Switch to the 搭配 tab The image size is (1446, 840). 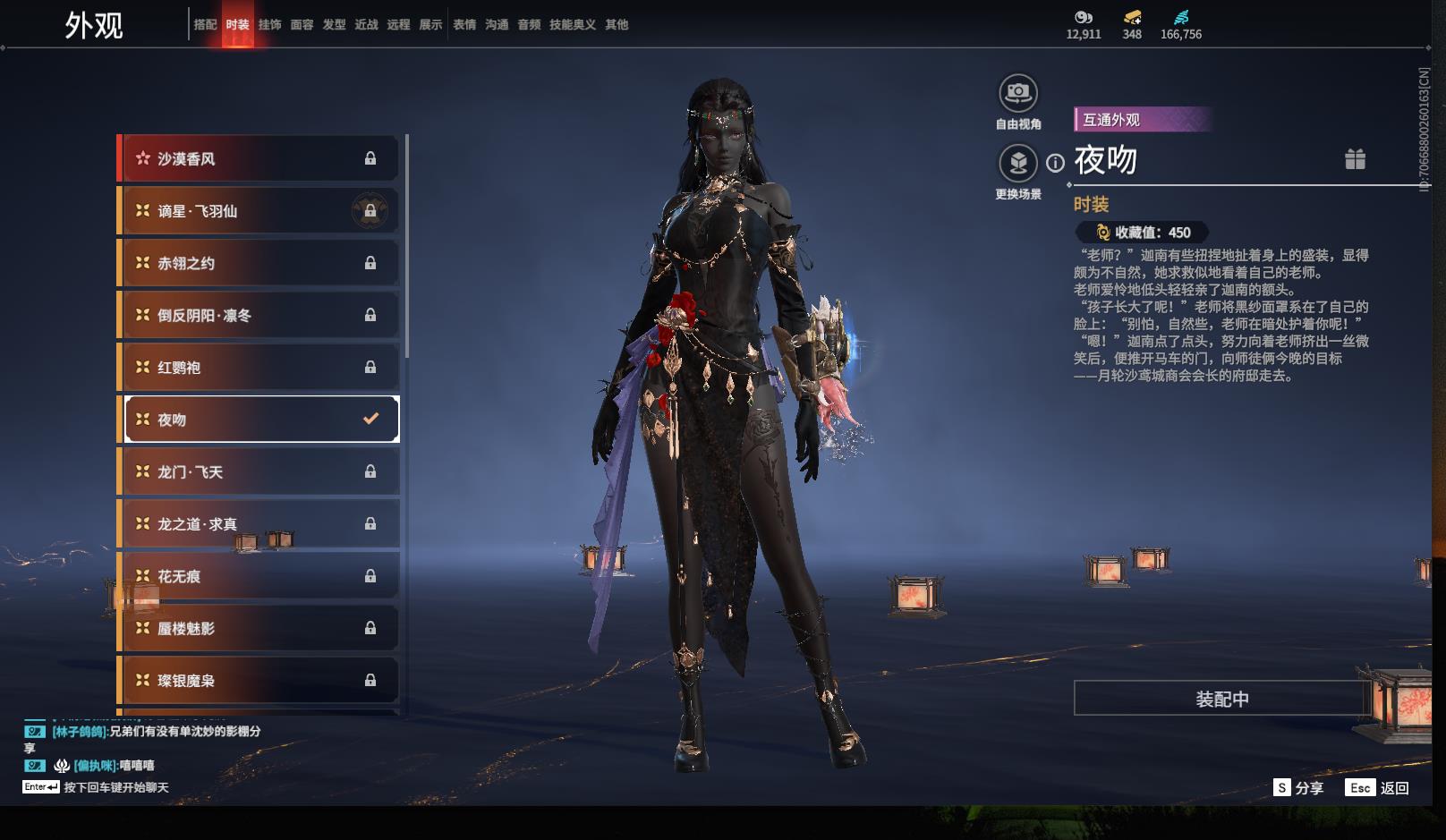(205, 25)
